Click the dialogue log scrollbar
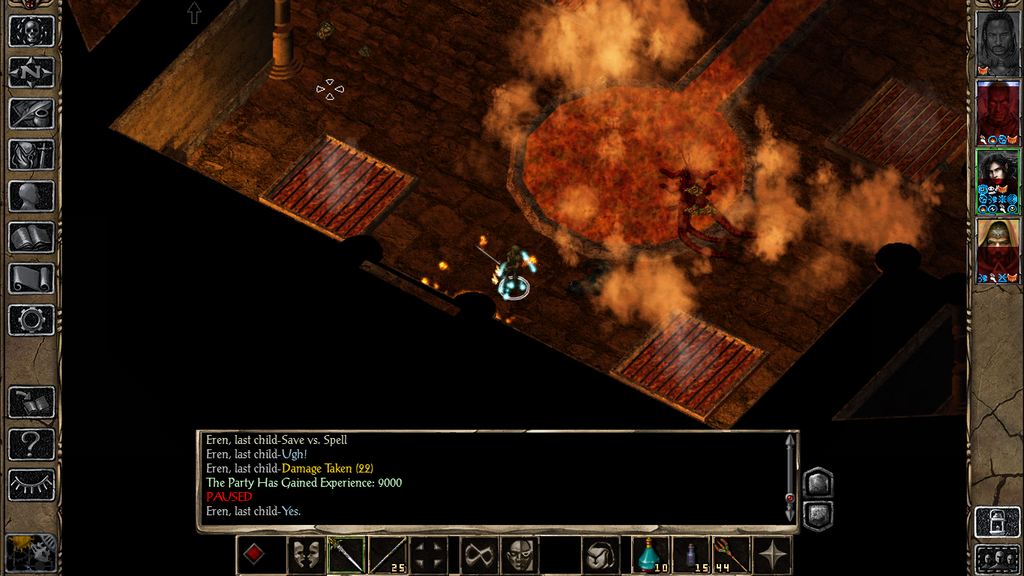The height and width of the screenshot is (576, 1024). [791, 478]
